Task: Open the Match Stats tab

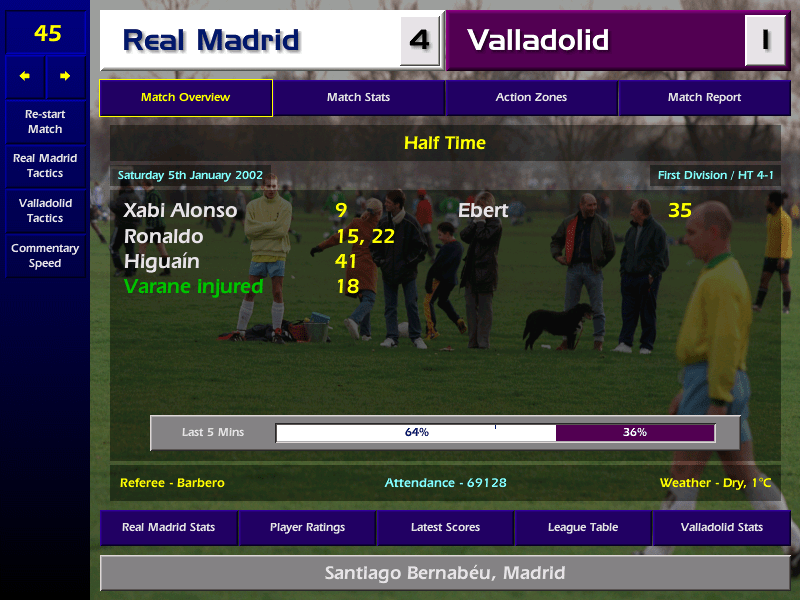Action: click(358, 98)
